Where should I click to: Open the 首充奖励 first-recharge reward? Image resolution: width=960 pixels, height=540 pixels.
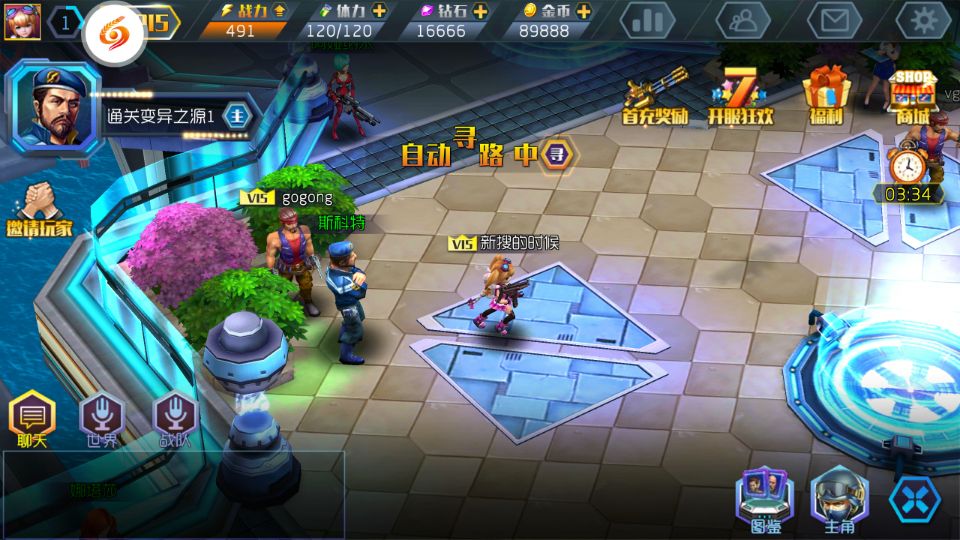[x=656, y=97]
